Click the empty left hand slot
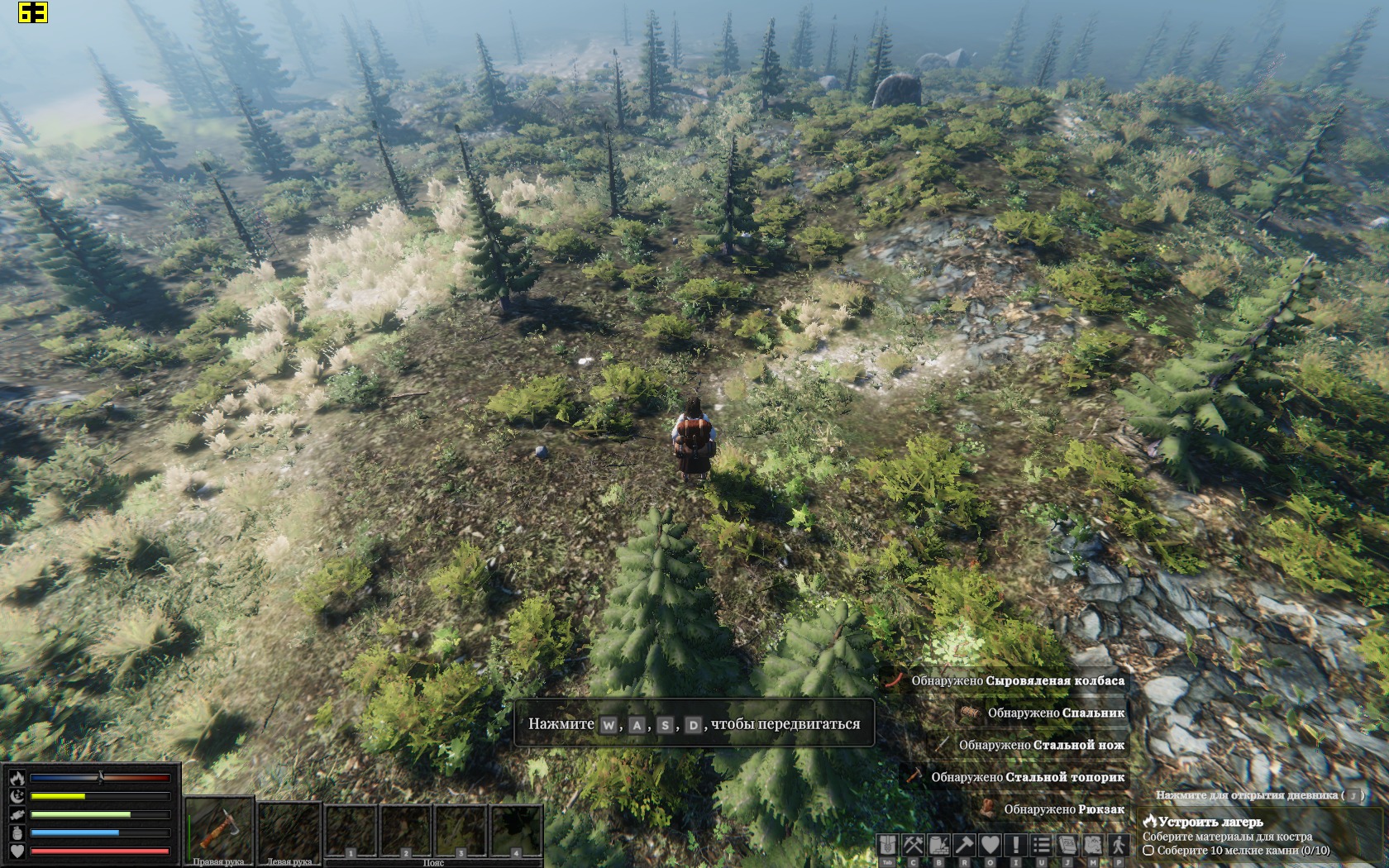 click(x=289, y=828)
